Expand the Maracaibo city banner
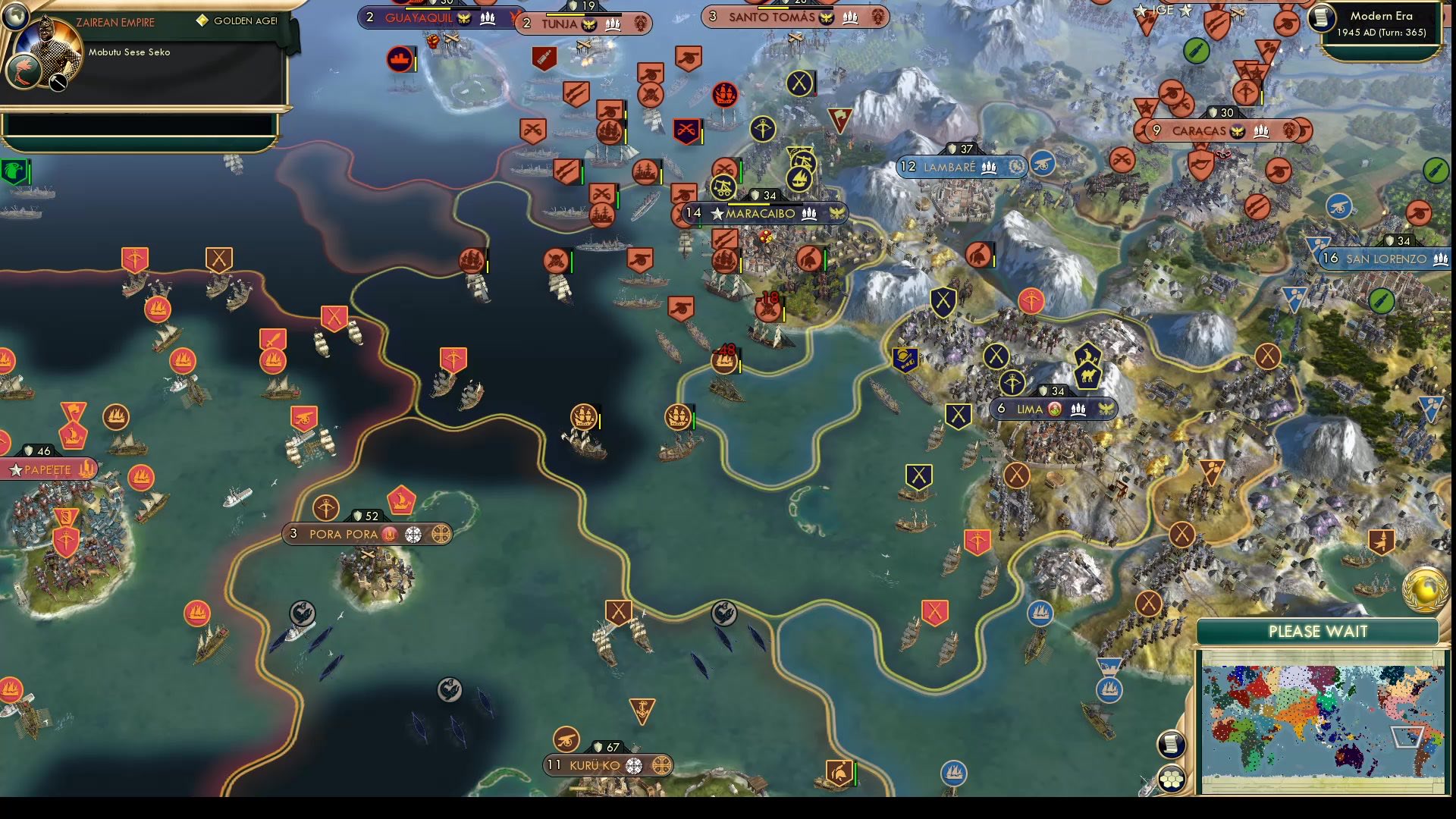1456x819 pixels. point(758,214)
